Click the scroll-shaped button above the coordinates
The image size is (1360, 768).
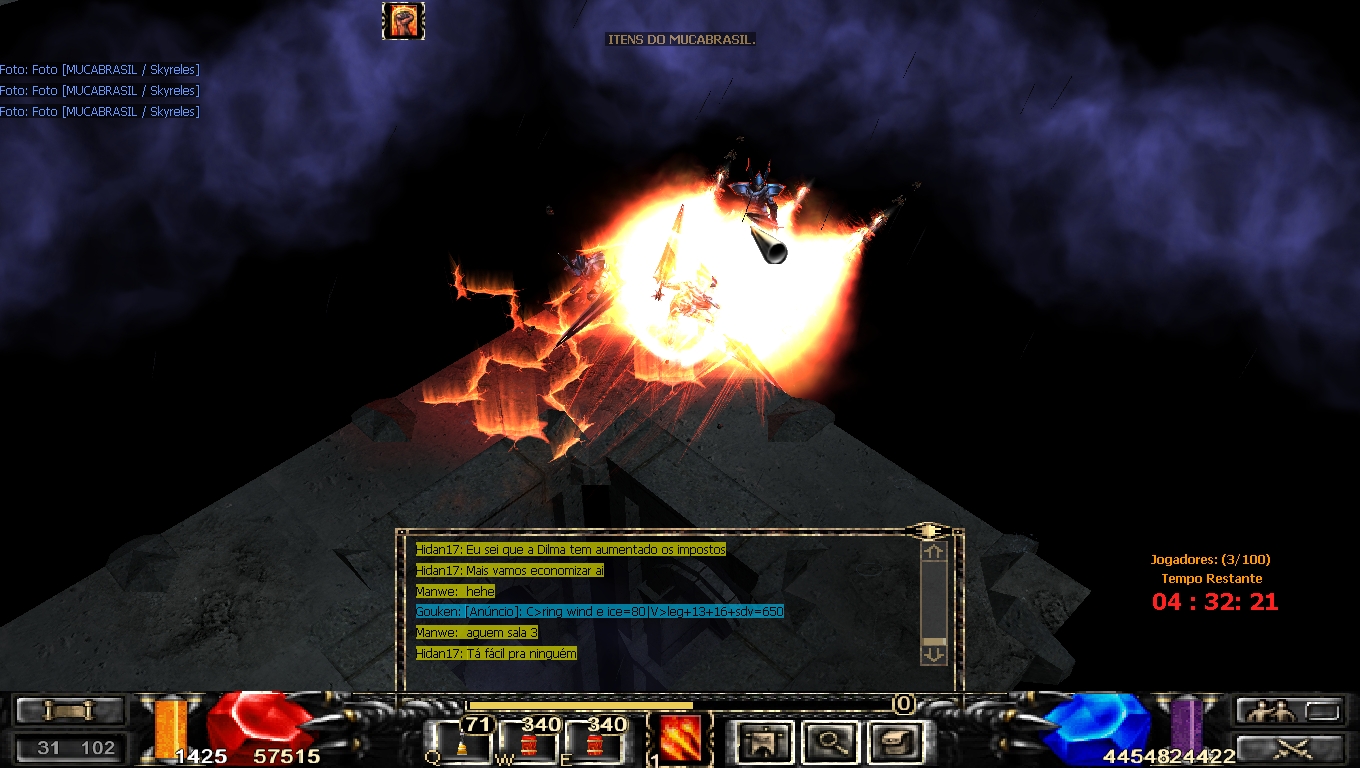click(70, 711)
